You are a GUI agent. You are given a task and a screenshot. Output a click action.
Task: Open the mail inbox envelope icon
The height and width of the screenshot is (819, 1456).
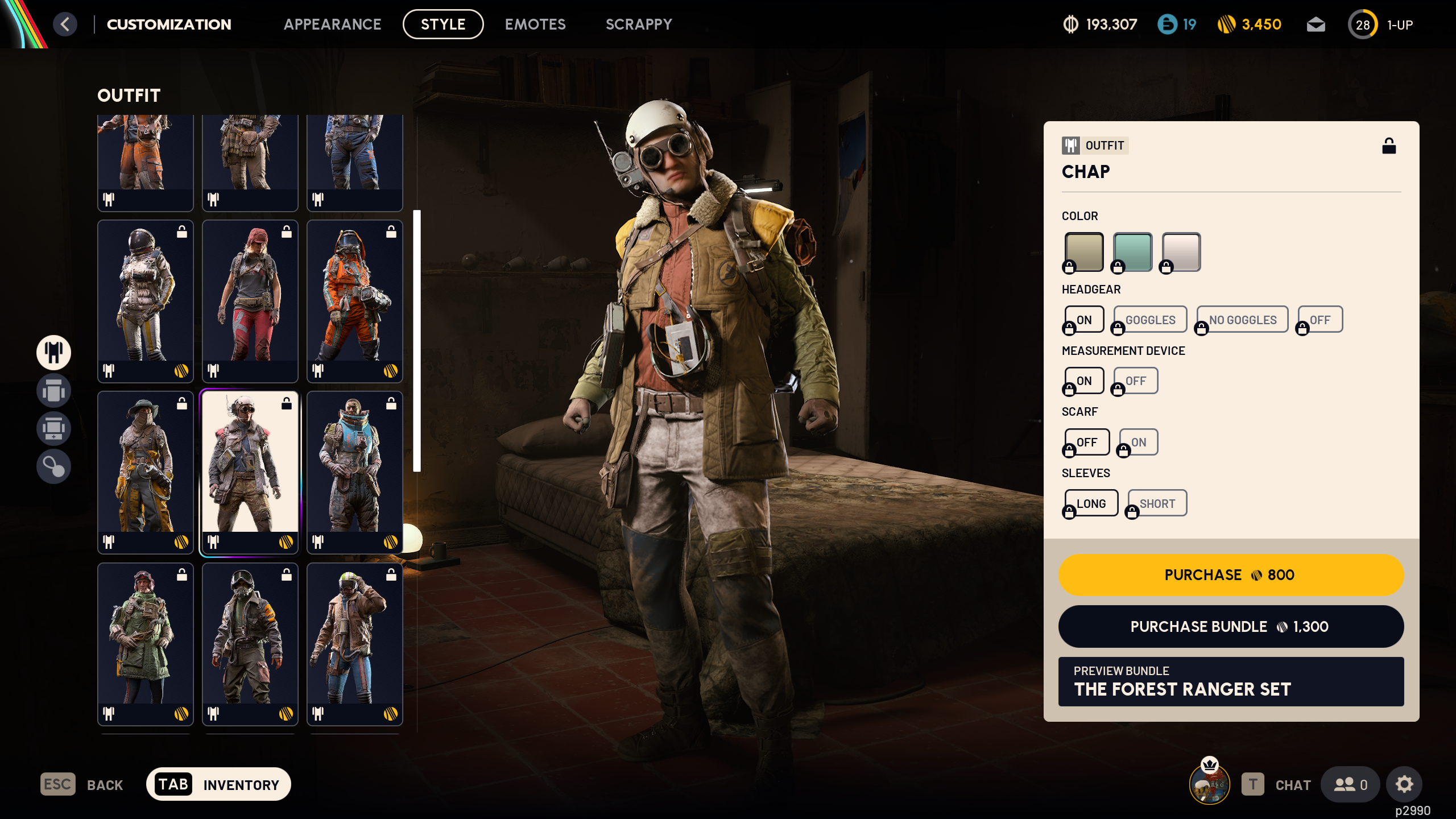1317,24
